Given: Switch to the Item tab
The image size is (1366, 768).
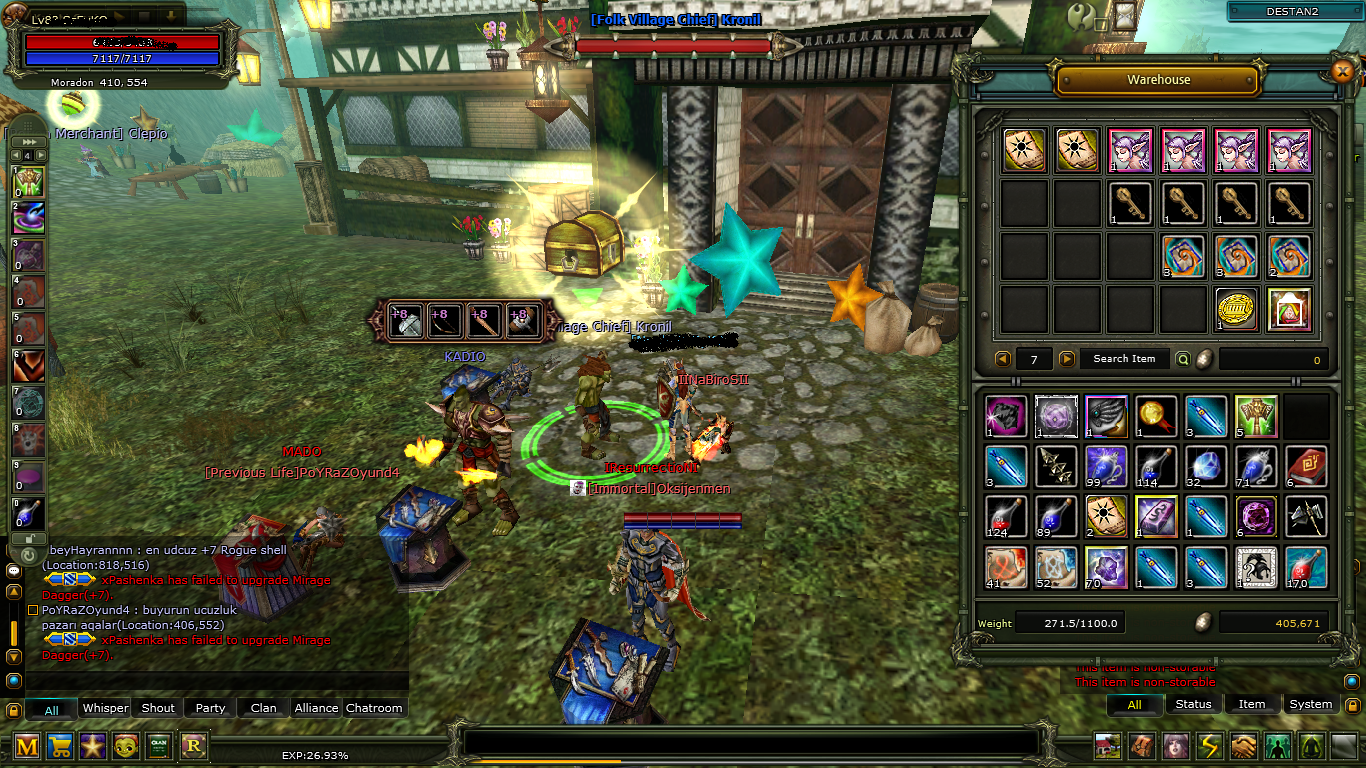Looking at the screenshot, I should click(1252, 704).
